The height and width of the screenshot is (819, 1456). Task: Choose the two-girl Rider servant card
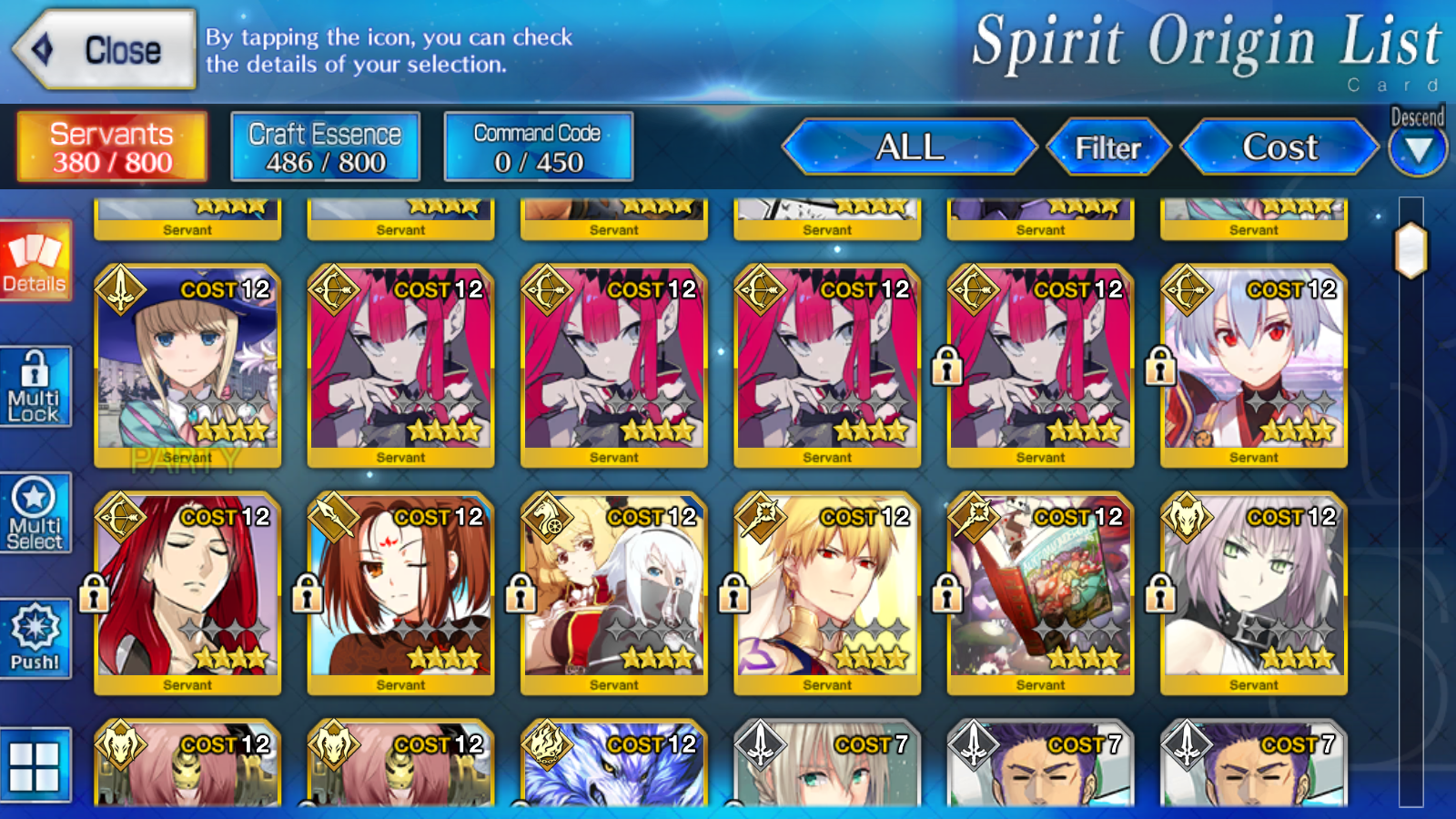614,593
